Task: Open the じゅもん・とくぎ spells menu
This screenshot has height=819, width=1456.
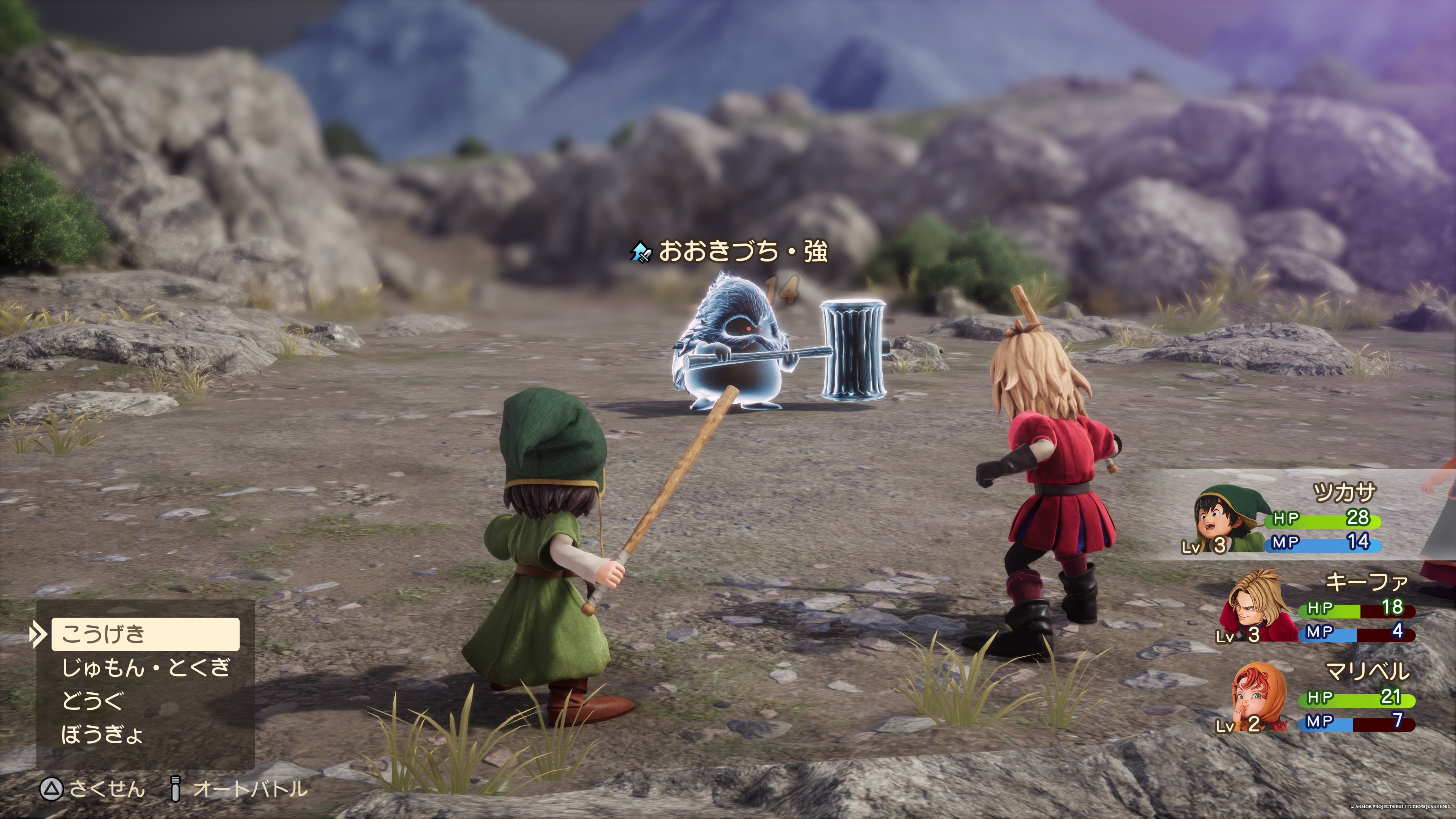Action: point(145,668)
